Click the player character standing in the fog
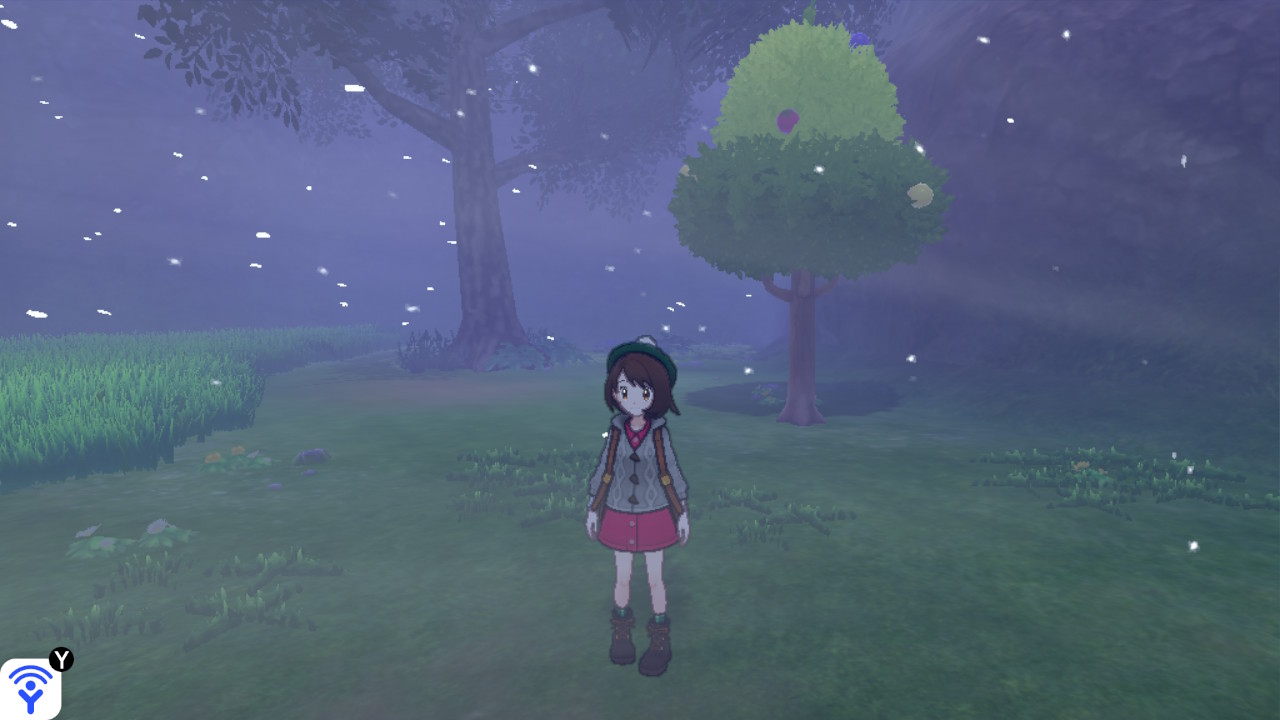The image size is (1280, 720). pyautogui.click(x=640, y=480)
